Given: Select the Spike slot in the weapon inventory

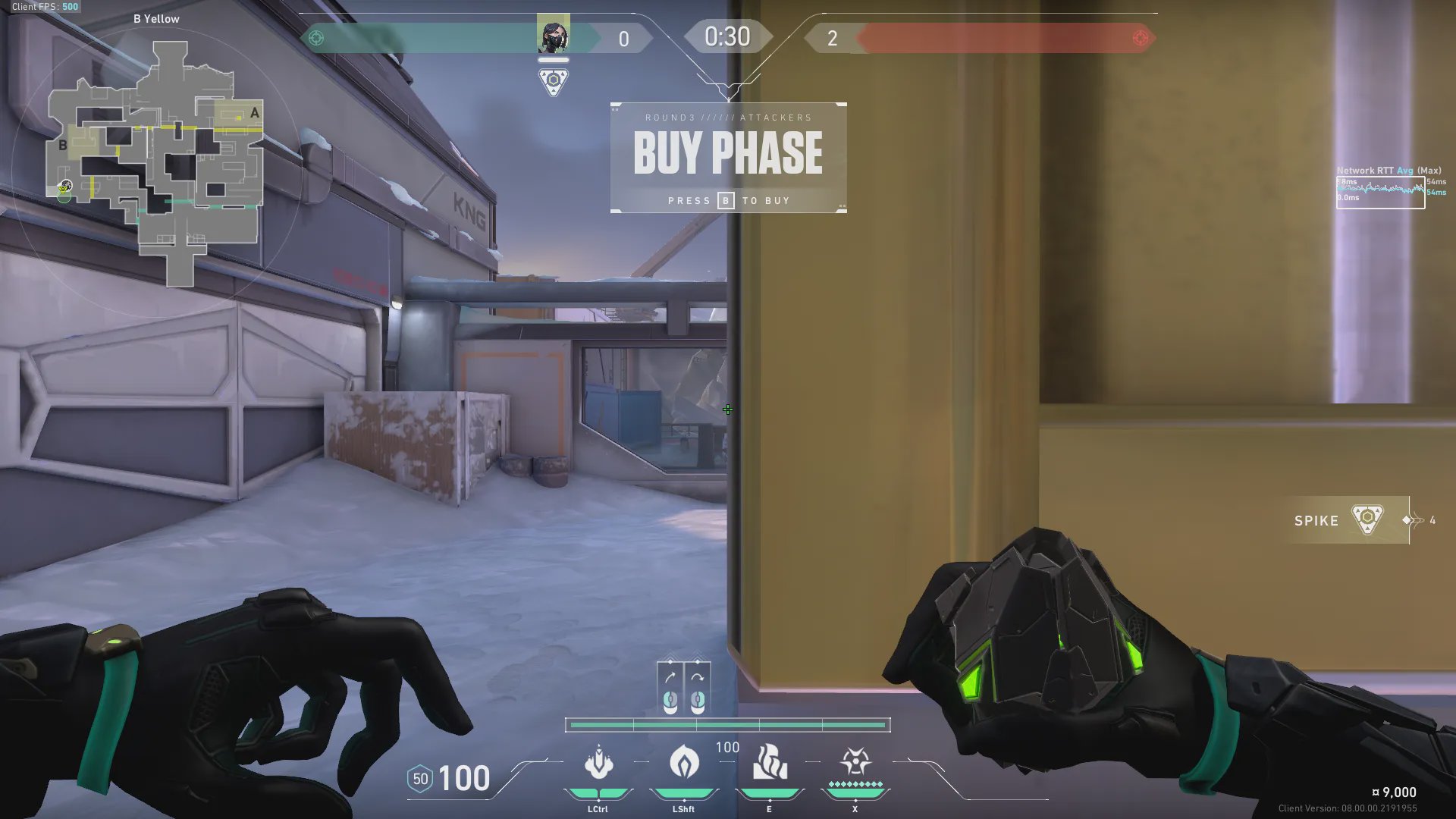Looking at the screenshot, I should tap(1348, 520).
